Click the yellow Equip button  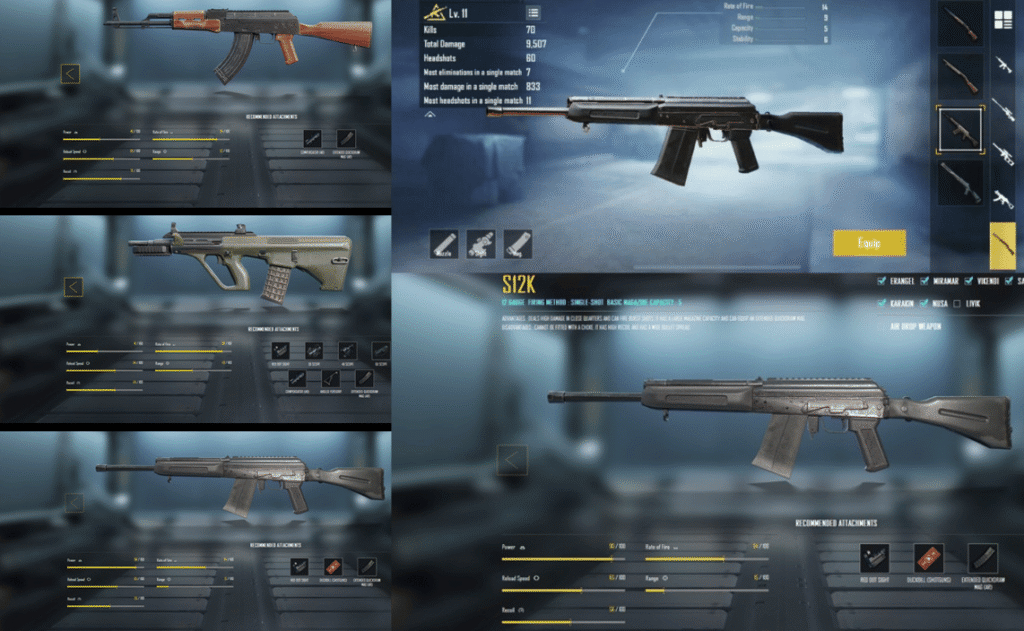click(869, 243)
